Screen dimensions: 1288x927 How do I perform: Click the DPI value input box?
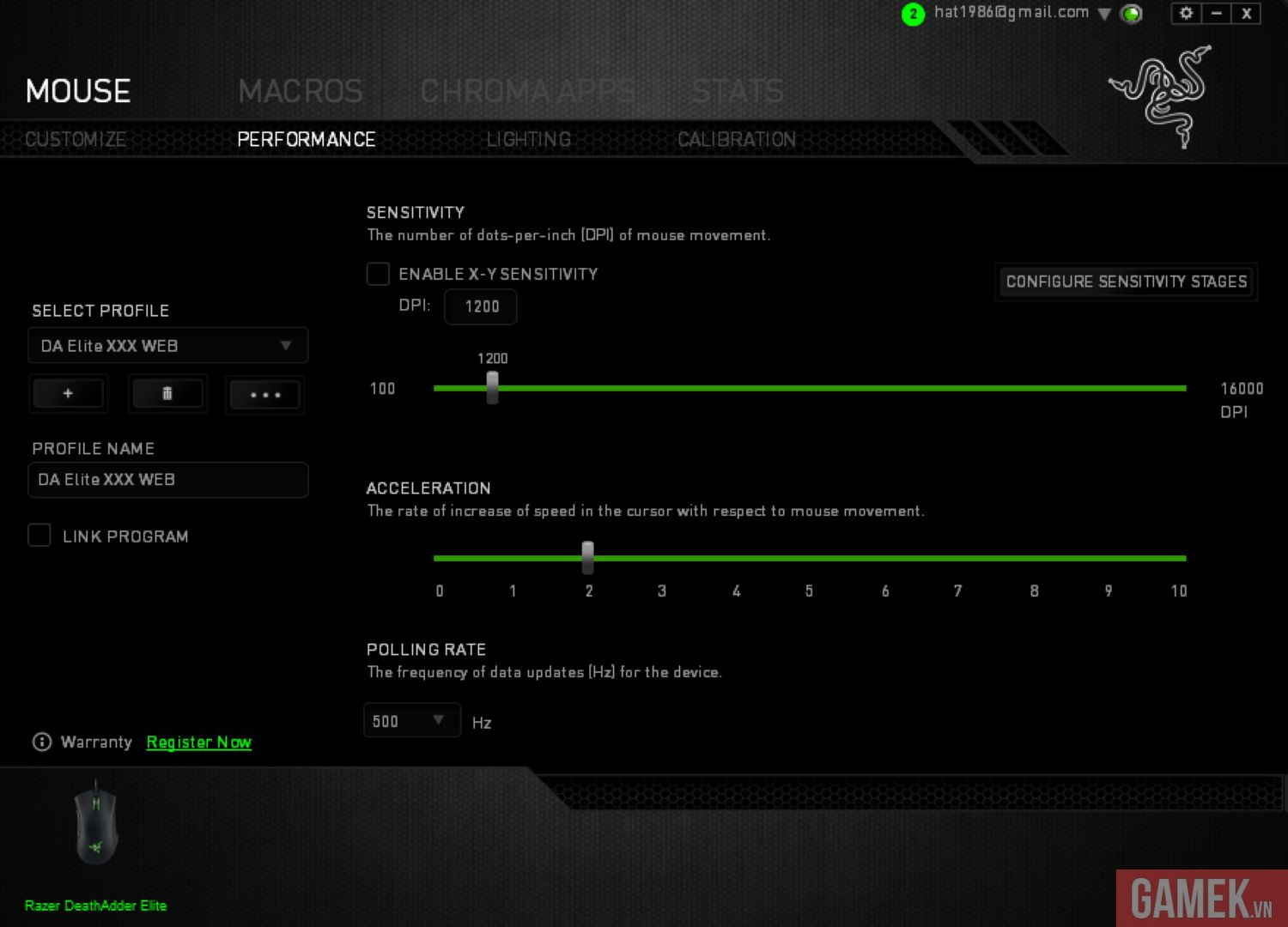481,306
